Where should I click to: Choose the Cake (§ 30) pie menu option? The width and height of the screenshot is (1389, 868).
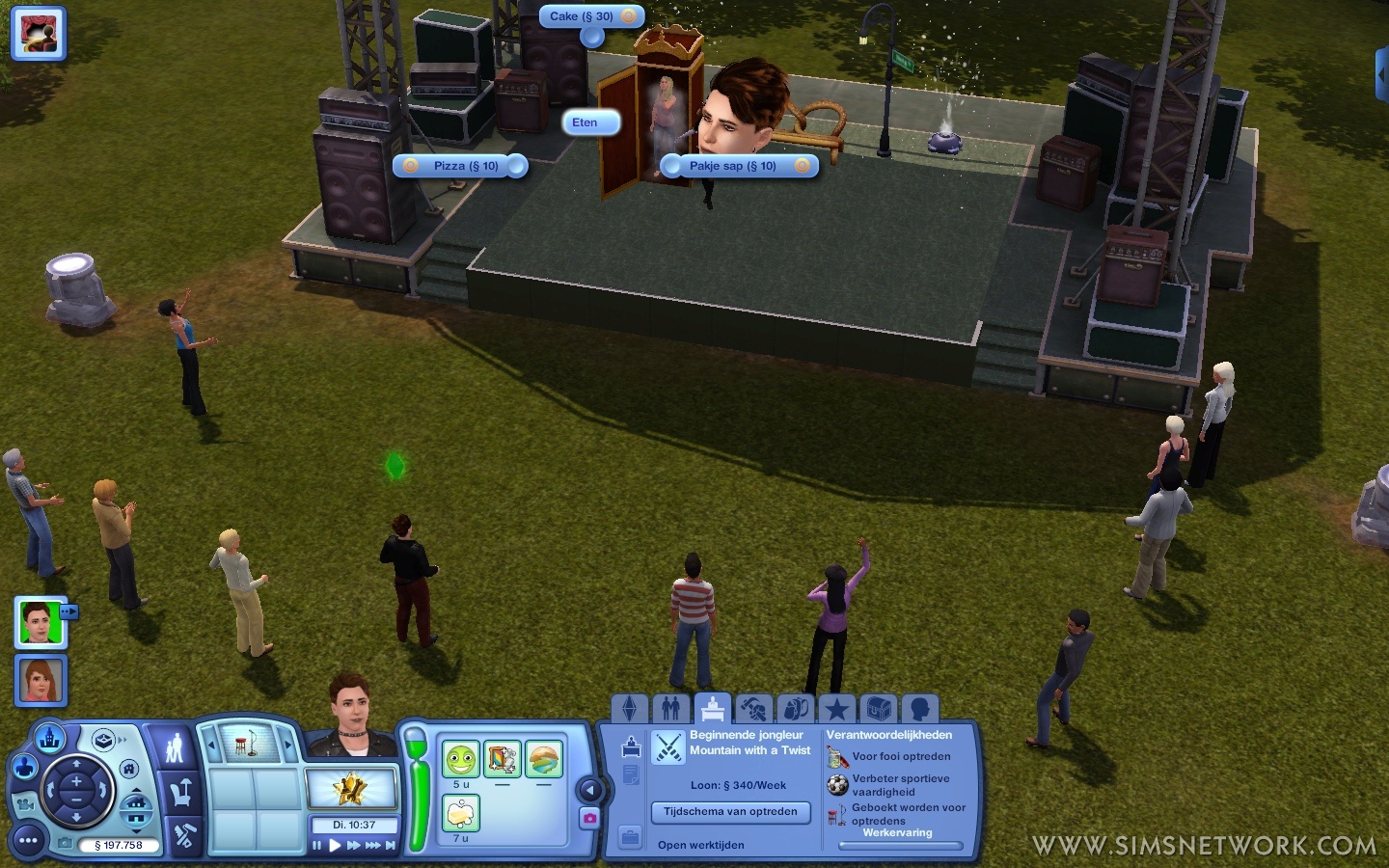point(582,16)
